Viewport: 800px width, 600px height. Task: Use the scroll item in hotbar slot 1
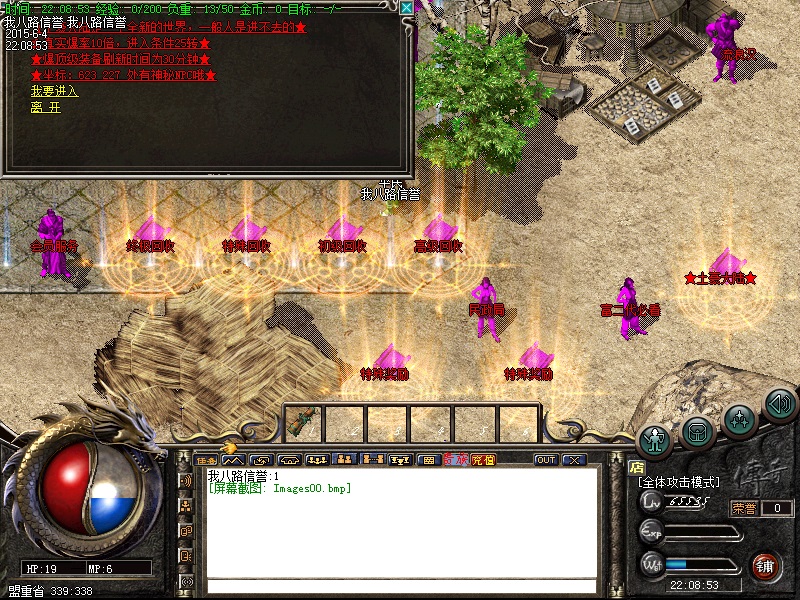click(x=304, y=423)
